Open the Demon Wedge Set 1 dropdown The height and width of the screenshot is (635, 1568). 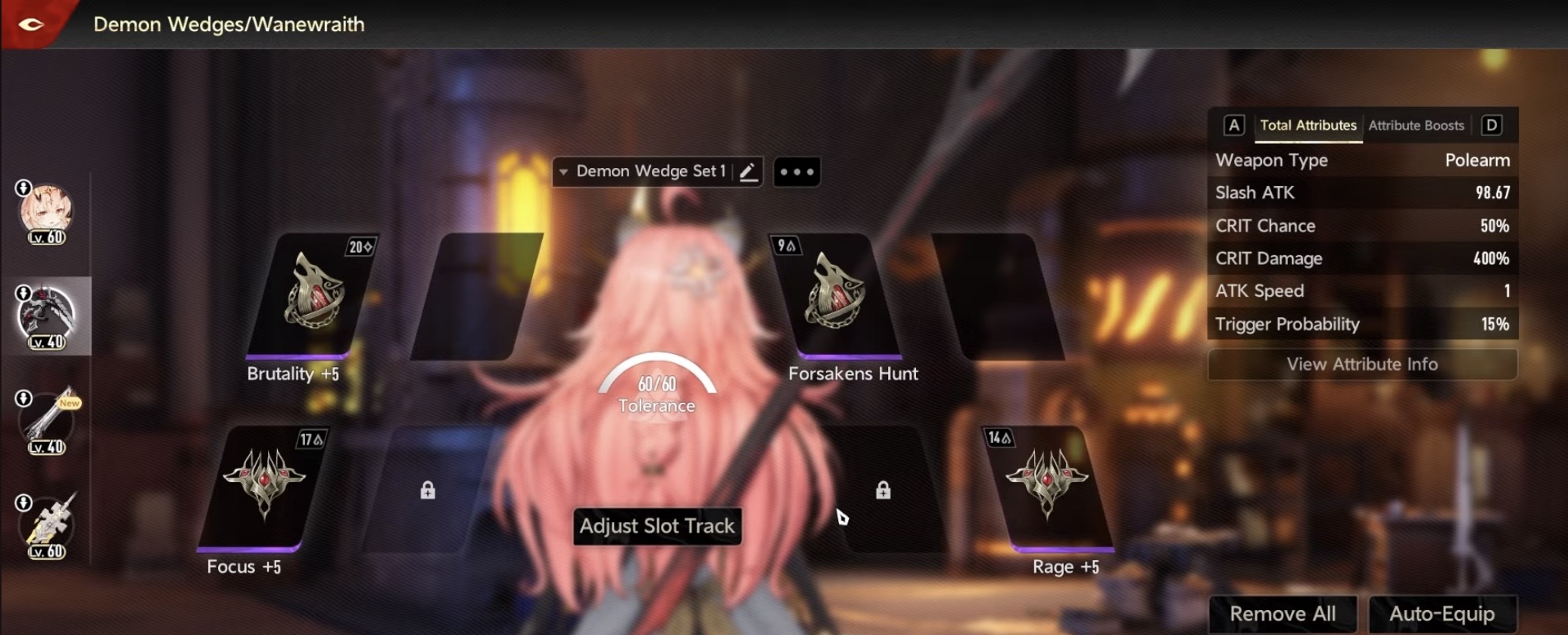tap(642, 172)
